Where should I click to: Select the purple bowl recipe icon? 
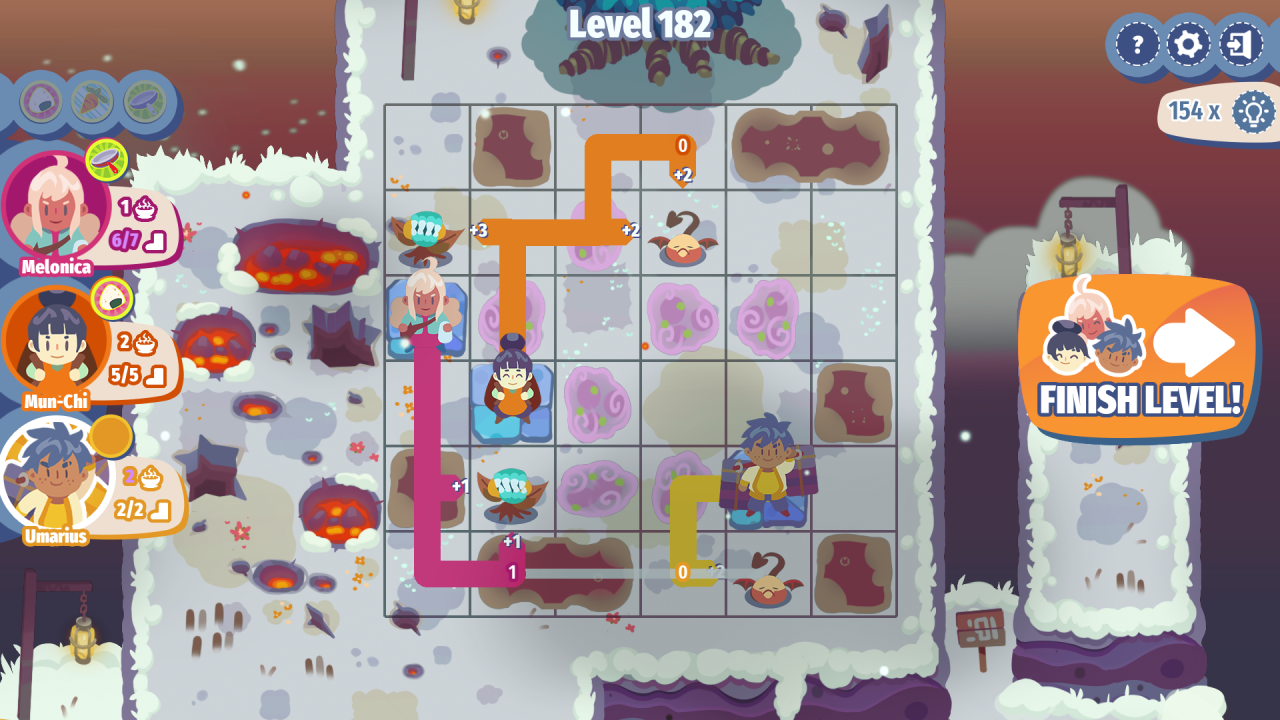point(145,101)
